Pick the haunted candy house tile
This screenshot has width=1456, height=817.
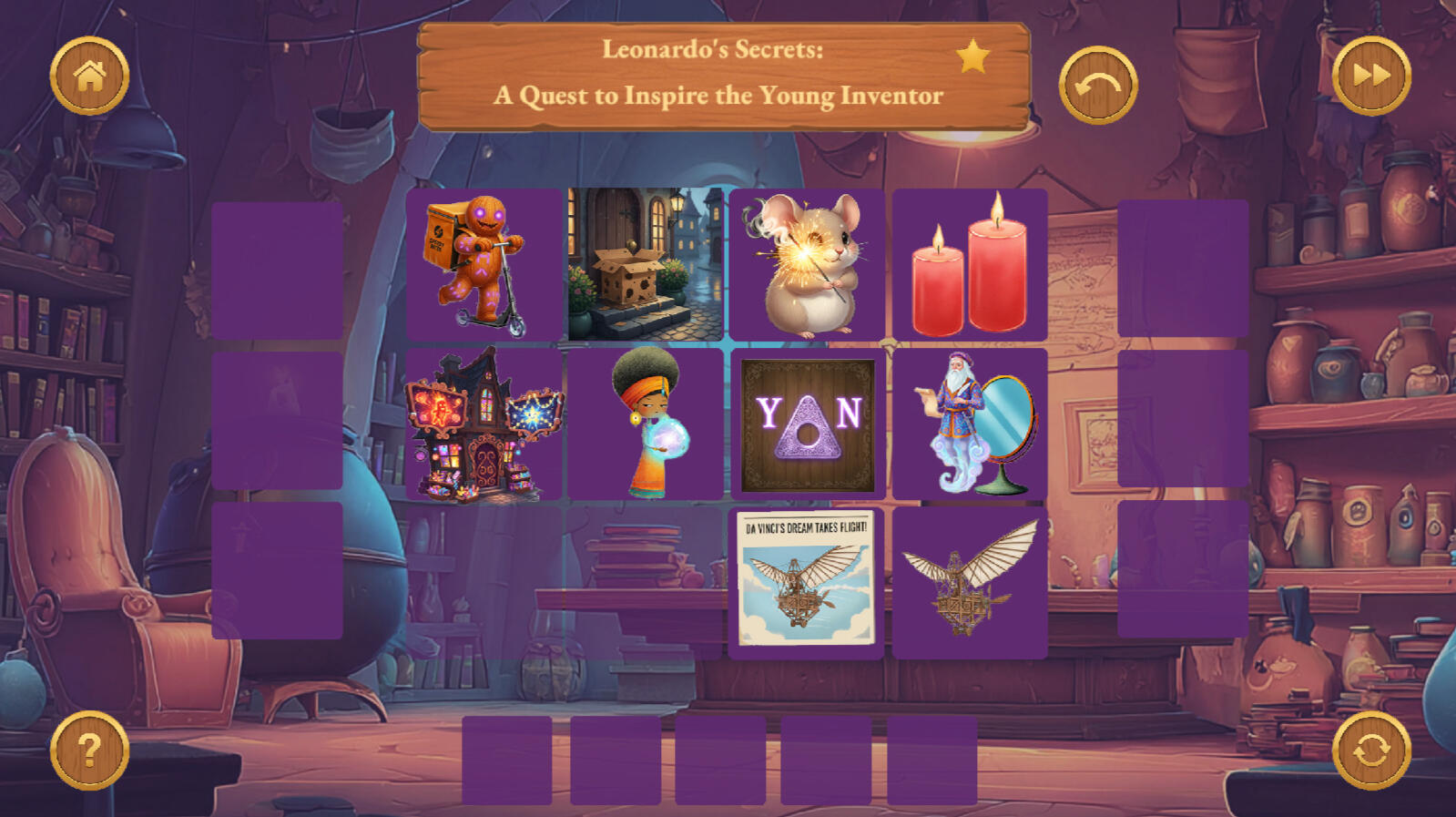tap(484, 424)
